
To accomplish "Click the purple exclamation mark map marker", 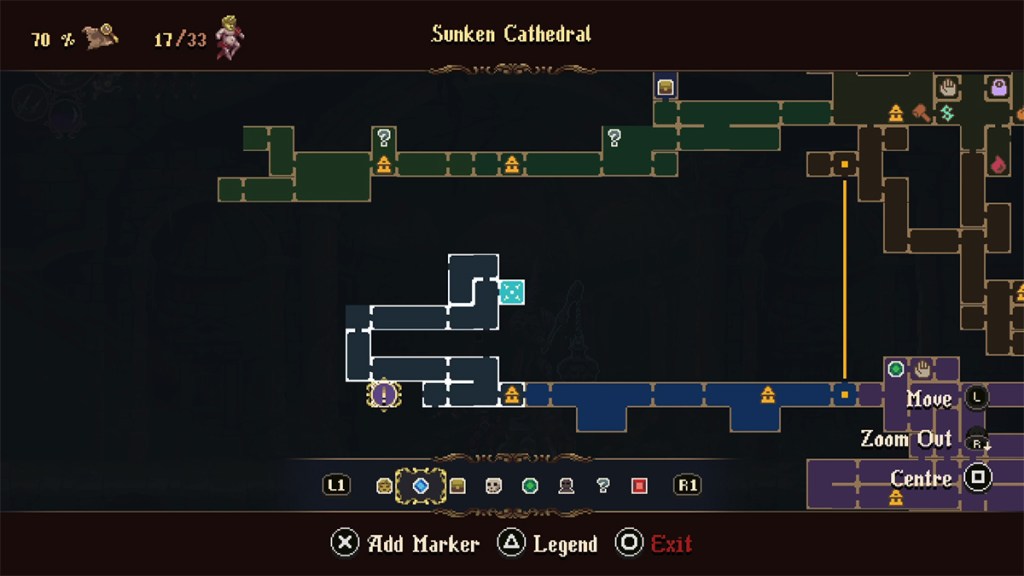I will [x=383, y=394].
